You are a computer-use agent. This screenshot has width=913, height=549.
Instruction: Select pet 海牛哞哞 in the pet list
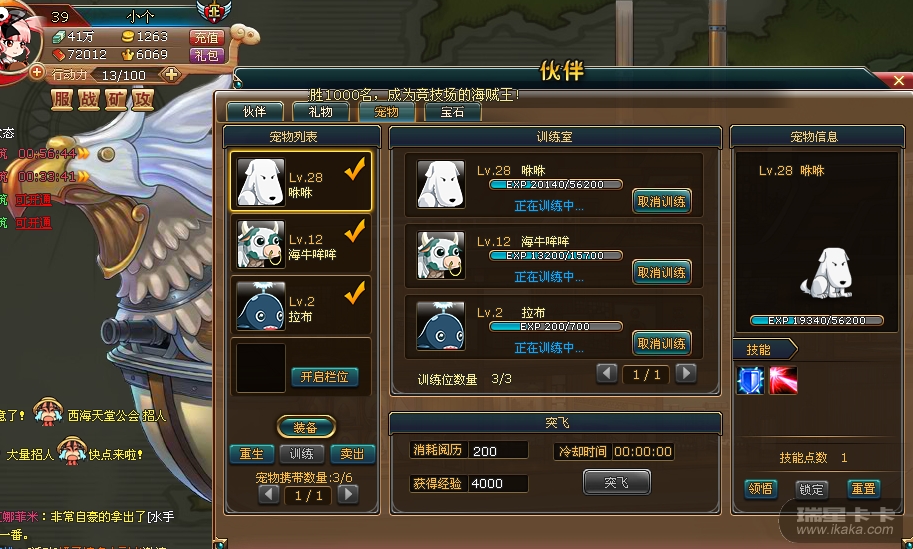(x=301, y=244)
